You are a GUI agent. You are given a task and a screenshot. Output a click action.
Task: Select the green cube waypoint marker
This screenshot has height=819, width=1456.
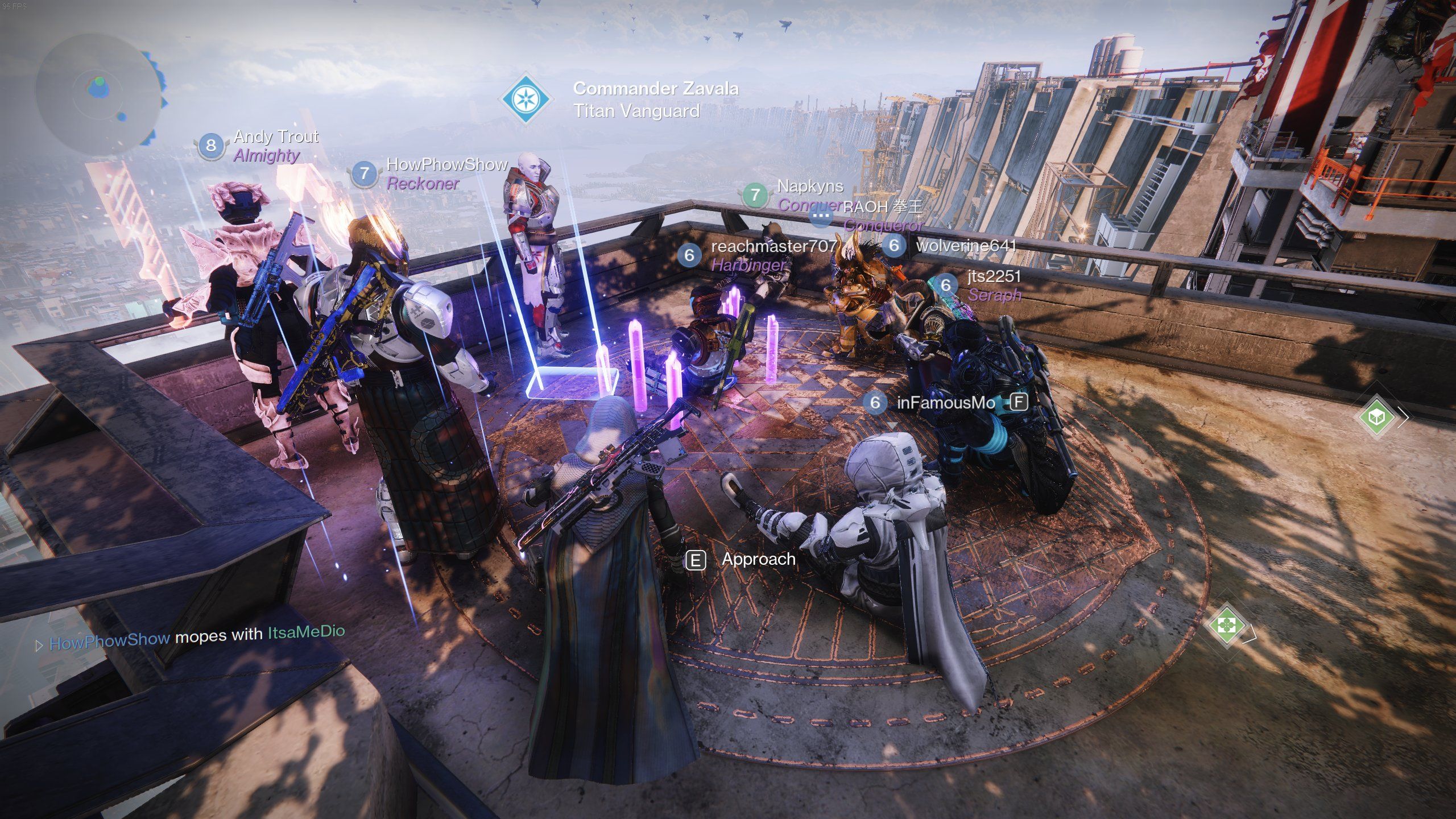pyautogui.click(x=1375, y=417)
